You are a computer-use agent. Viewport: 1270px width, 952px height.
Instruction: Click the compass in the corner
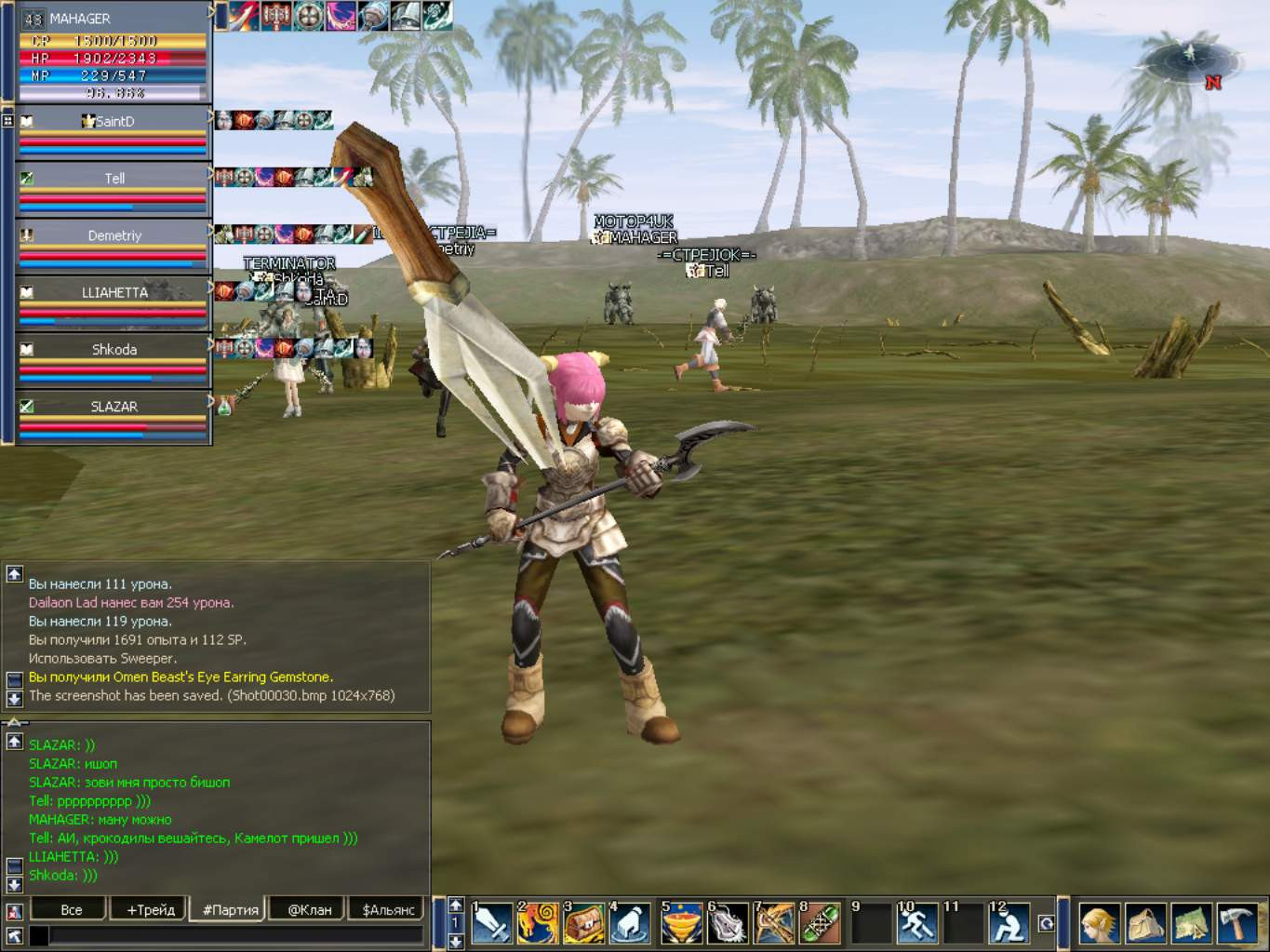pos(1190,61)
